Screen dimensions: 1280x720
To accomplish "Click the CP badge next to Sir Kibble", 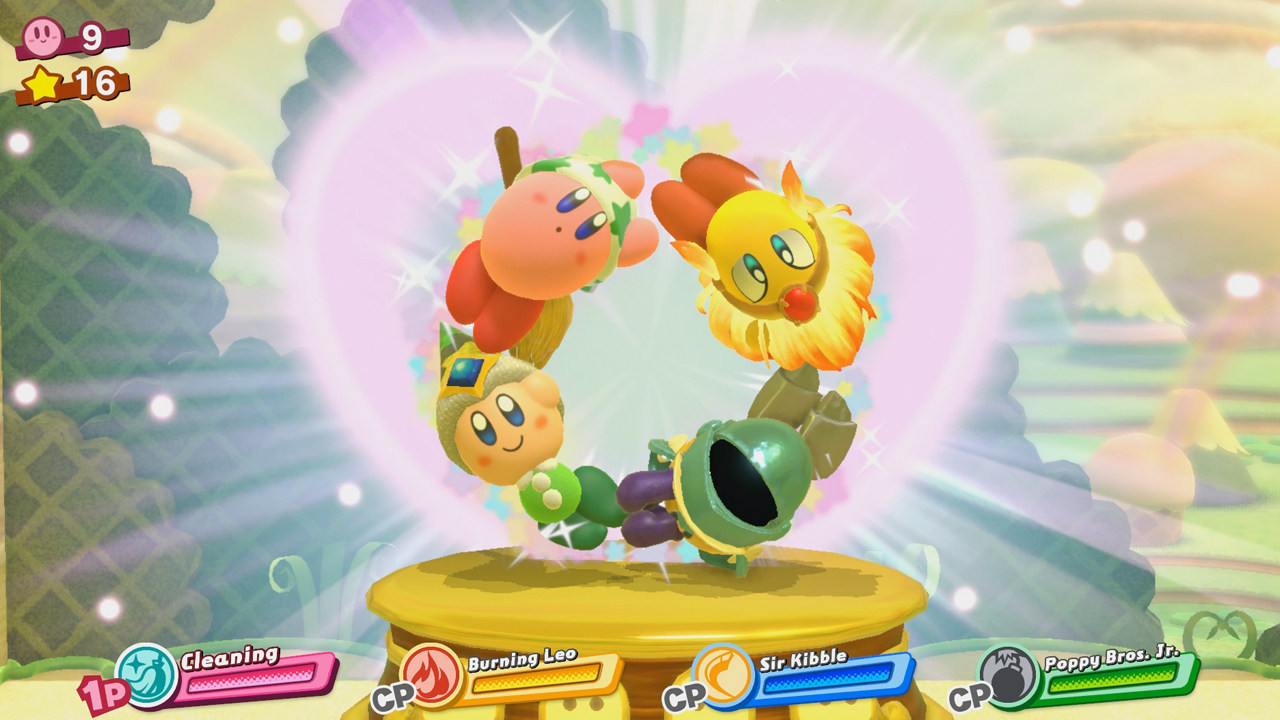I will coord(686,696).
